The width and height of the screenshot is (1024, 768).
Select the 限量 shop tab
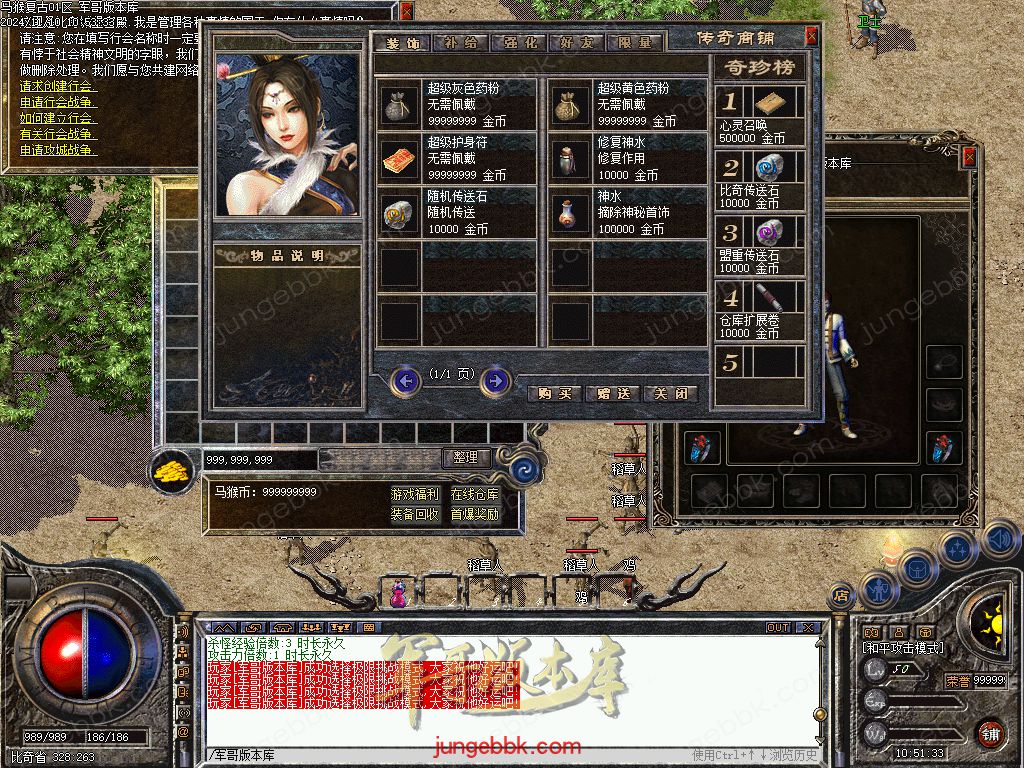tap(634, 43)
